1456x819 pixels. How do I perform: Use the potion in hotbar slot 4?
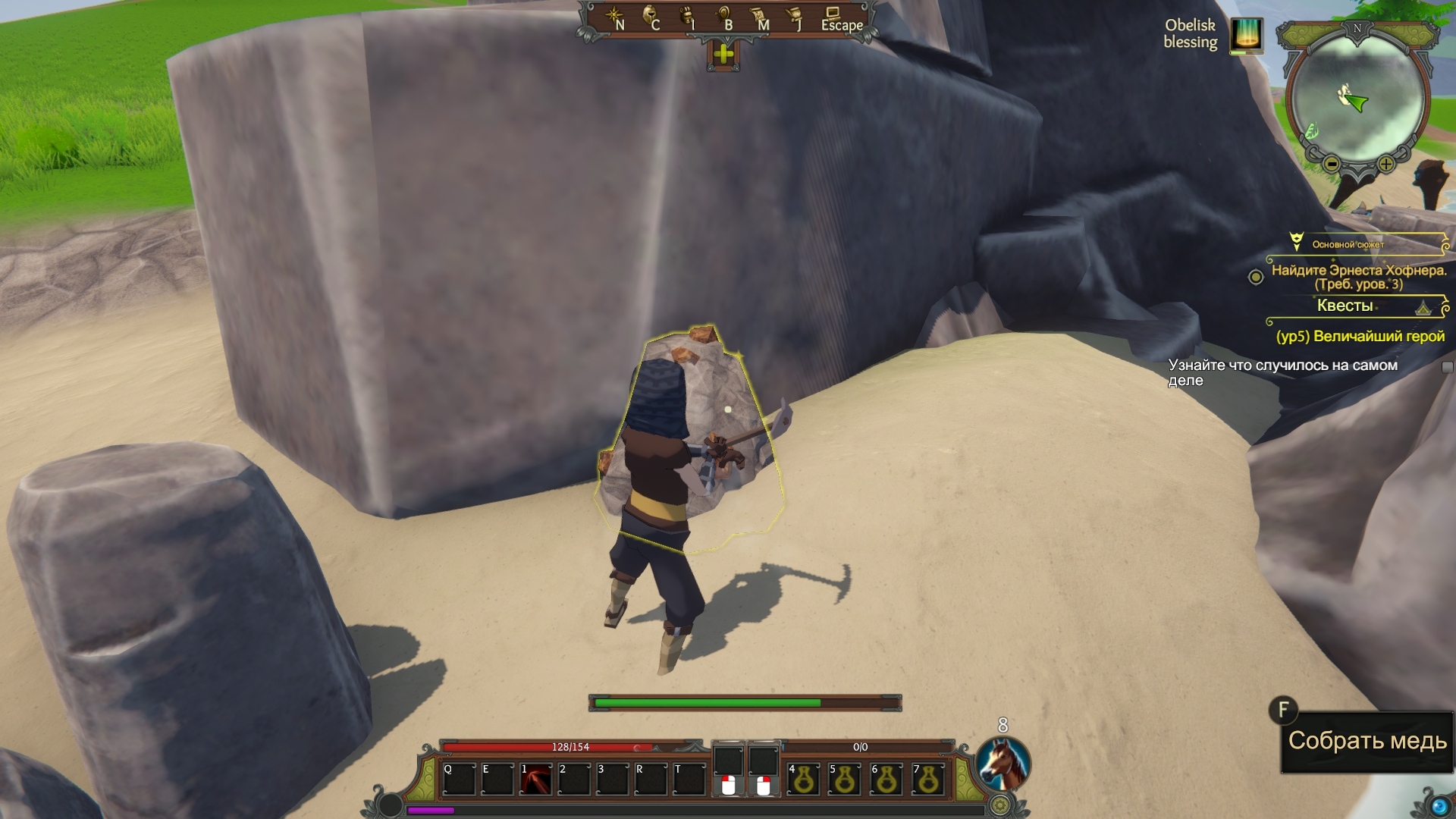[x=804, y=780]
